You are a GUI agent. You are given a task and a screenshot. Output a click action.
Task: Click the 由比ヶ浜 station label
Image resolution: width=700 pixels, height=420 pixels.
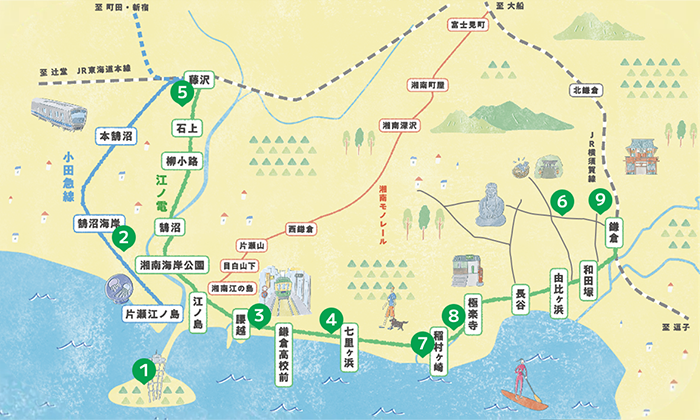click(x=559, y=294)
